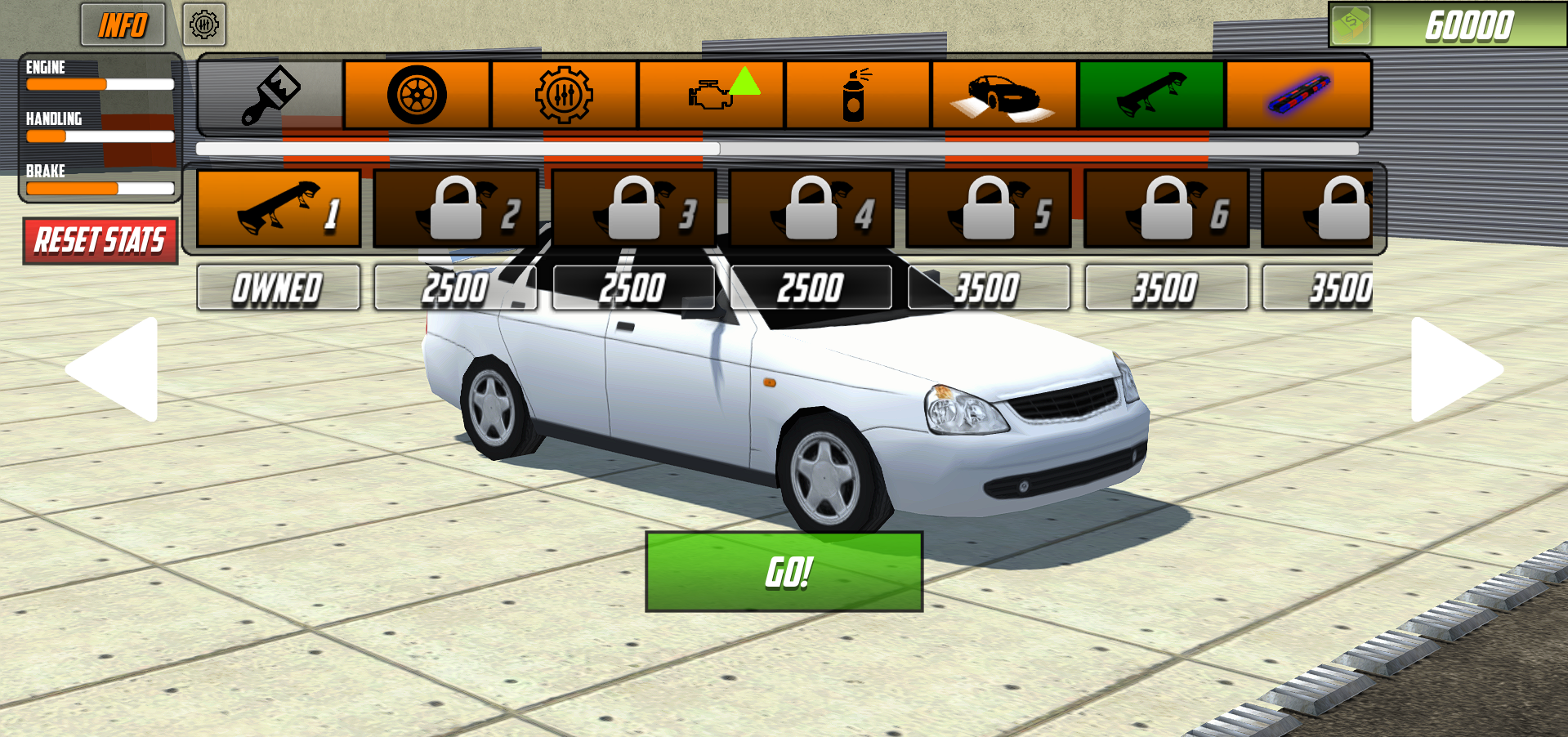
Task: Open the settings gear menu
Action: 204,25
